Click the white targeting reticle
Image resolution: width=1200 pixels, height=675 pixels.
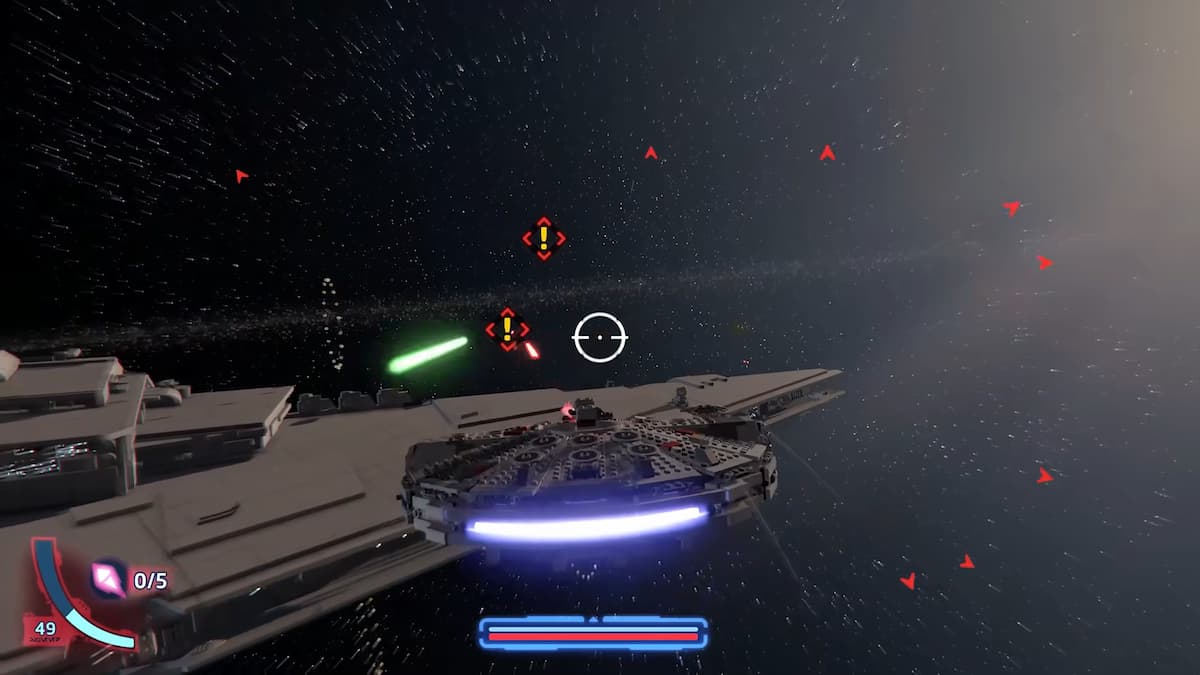click(599, 337)
